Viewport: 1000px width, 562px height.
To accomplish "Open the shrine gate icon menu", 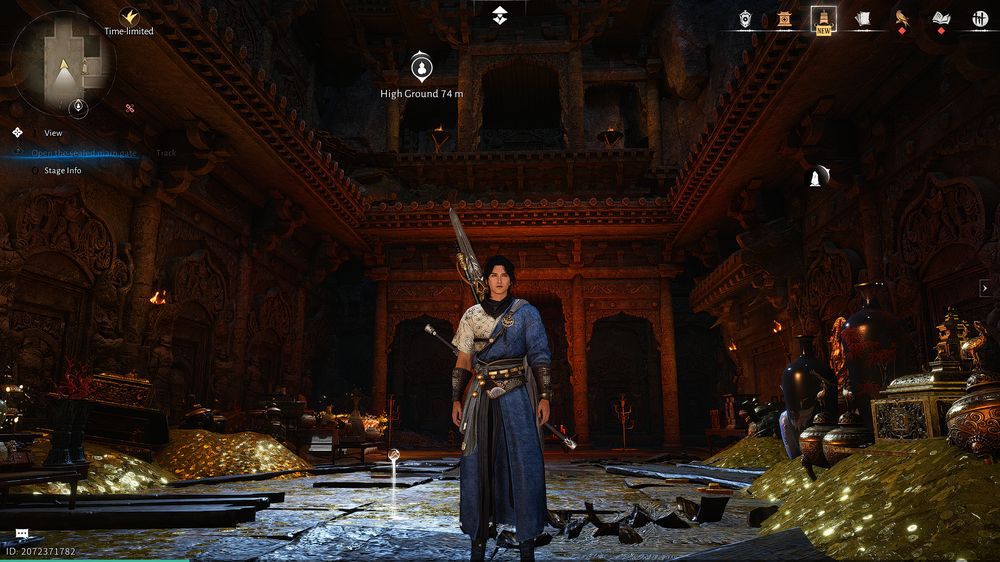I will point(785,18).
